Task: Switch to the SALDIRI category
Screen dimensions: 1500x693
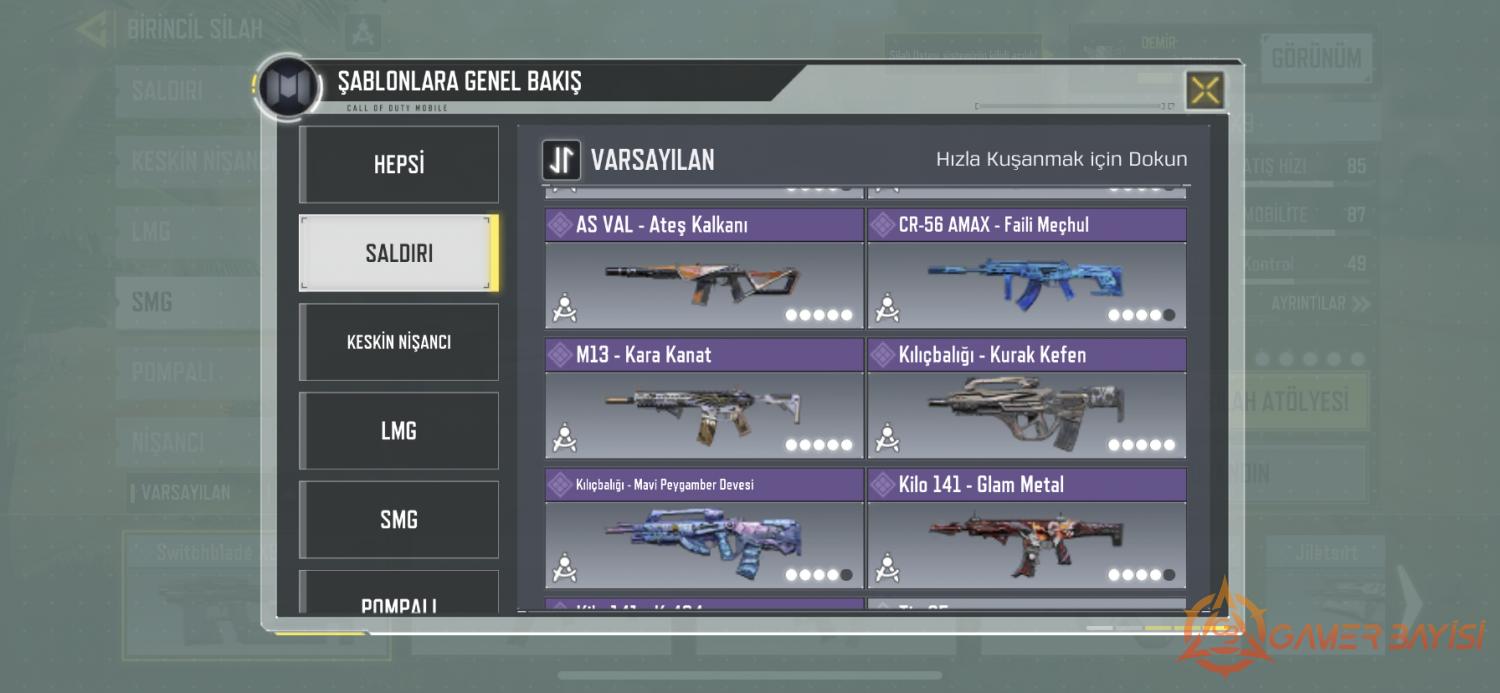Action: (399, 253)
